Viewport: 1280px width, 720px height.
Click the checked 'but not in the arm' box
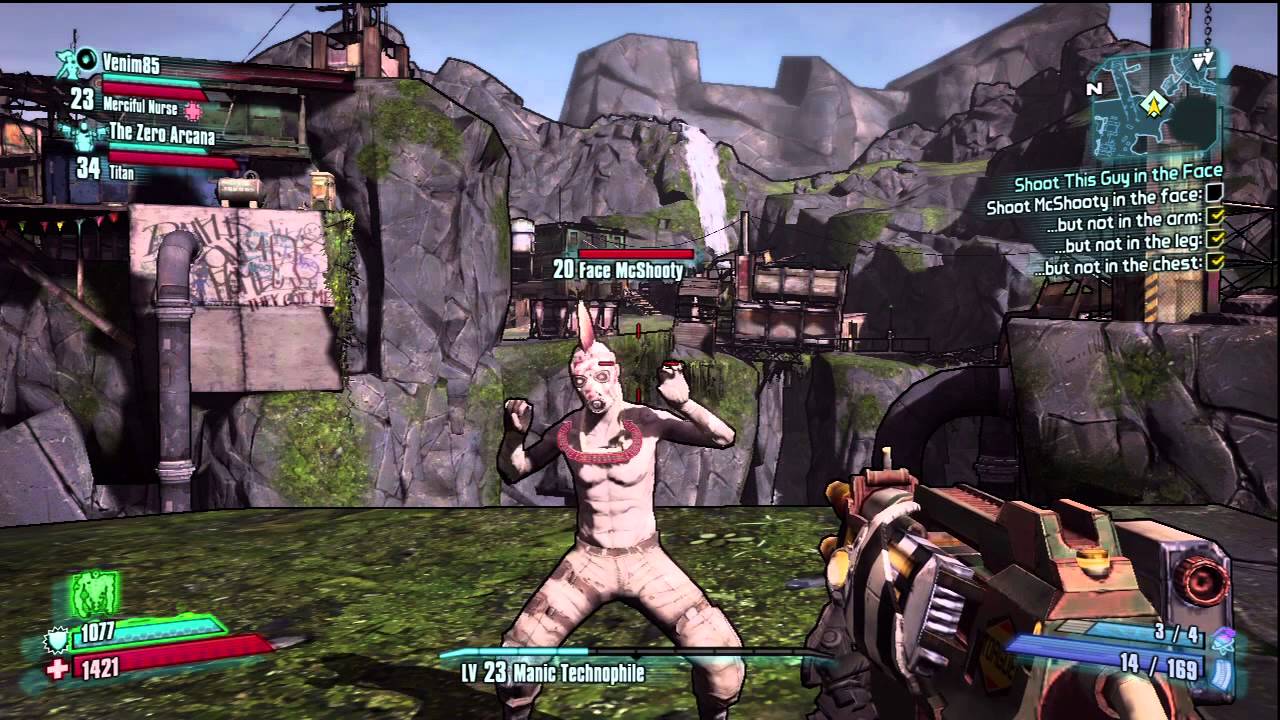coord(1216,217)
